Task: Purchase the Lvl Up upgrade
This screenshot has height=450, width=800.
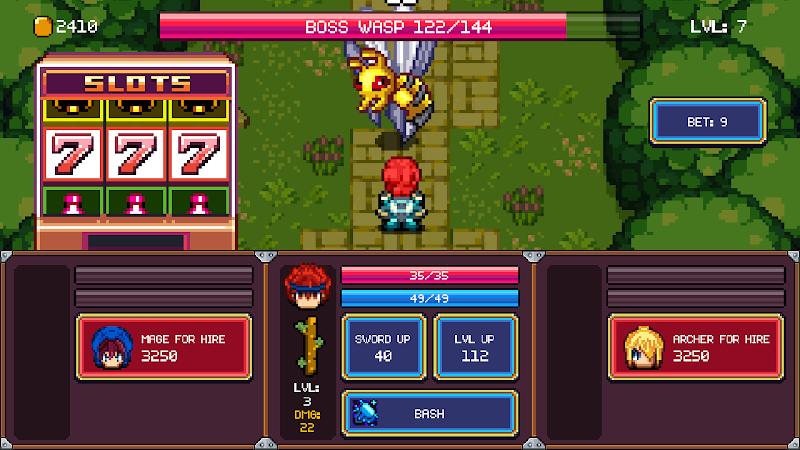Action: tap(476, 347)
